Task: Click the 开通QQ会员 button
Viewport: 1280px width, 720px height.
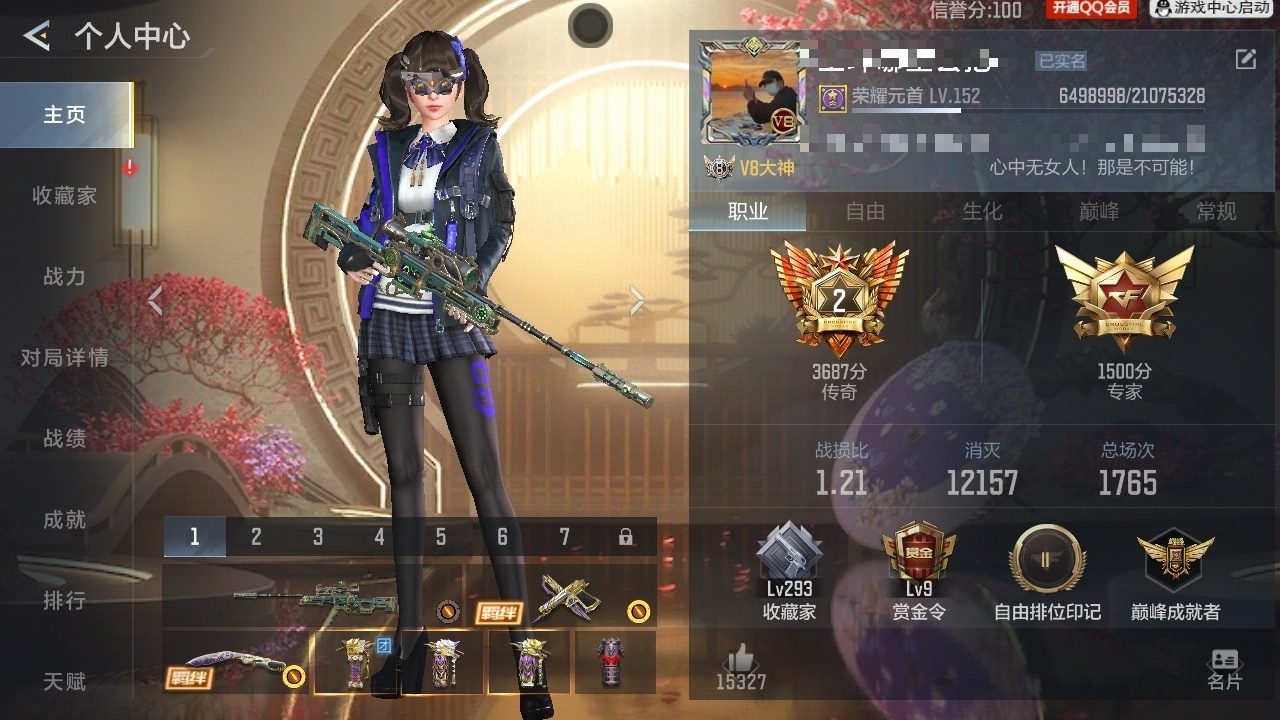Action: coord(1090,9)
